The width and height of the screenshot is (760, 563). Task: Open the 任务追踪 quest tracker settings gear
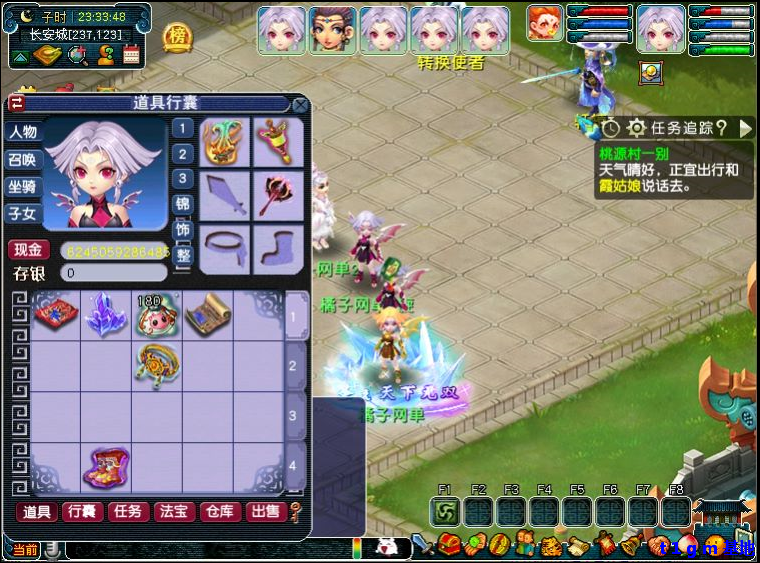tap(636, 128)
